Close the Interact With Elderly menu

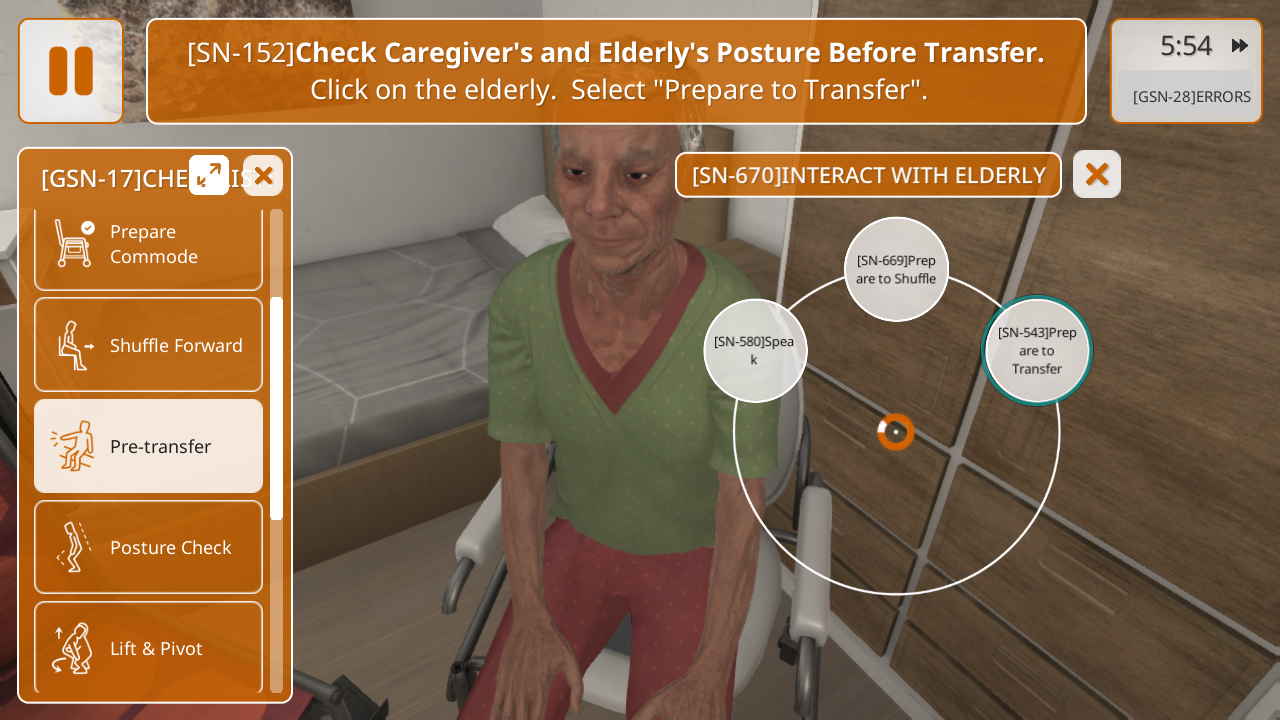(1097, 174)
